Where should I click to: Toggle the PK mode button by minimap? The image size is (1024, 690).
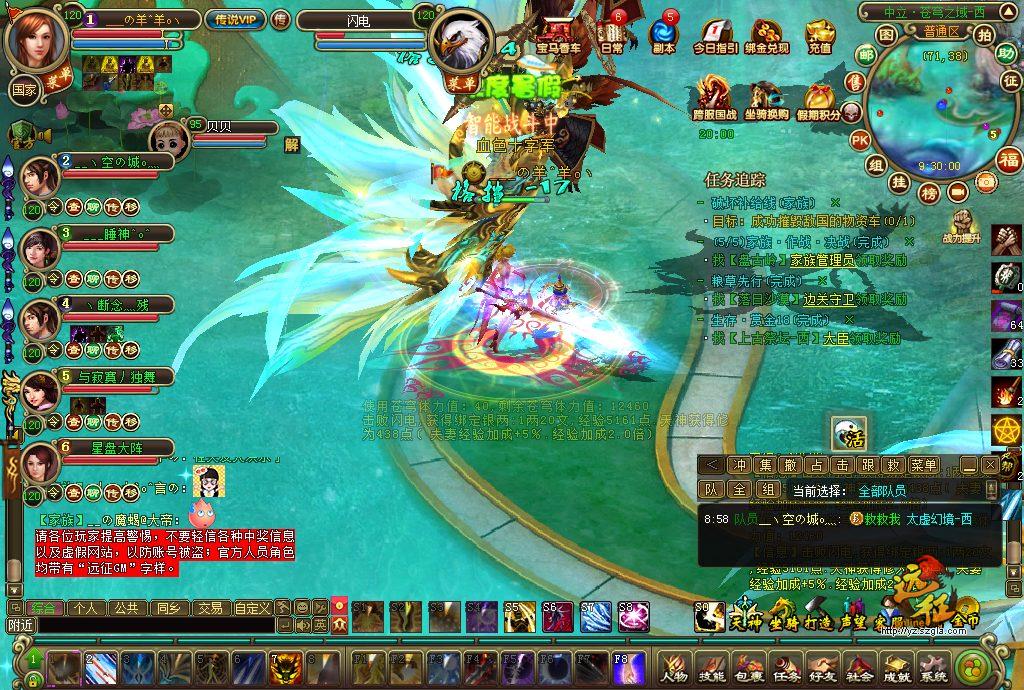[859, 139]
